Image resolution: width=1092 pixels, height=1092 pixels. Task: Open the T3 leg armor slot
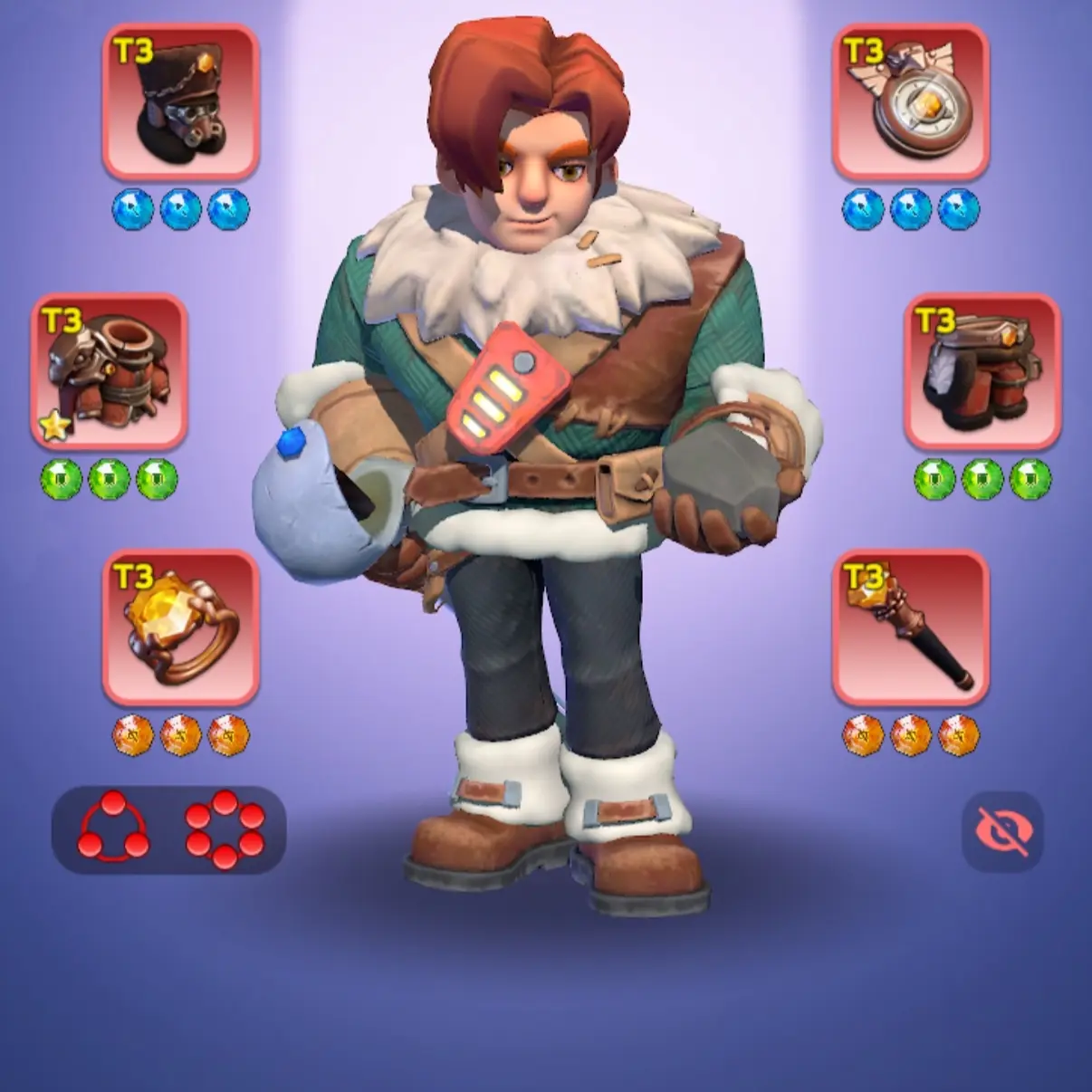[x=982, y=370]
